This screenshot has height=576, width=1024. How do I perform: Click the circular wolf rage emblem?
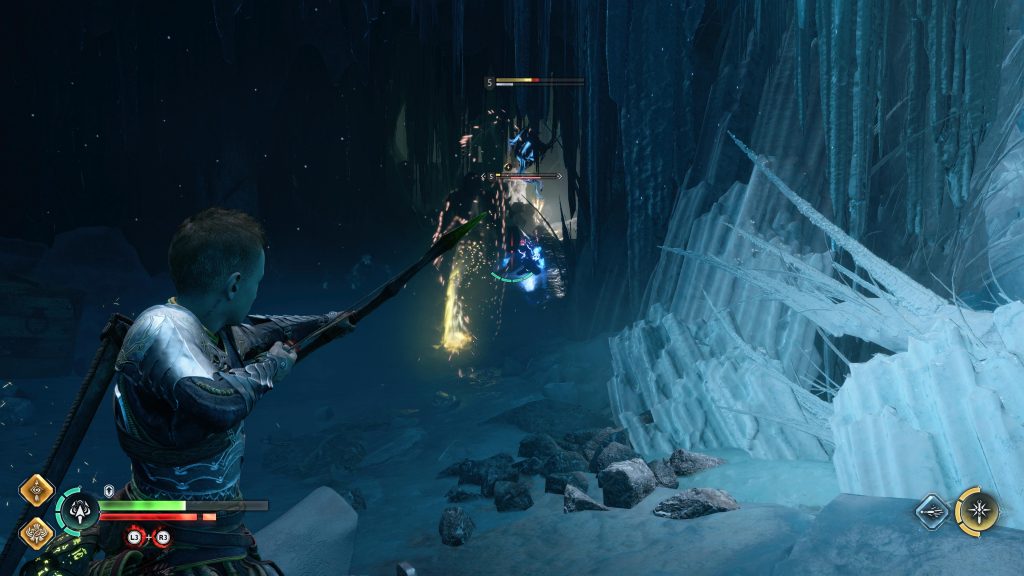pos(78,512)
